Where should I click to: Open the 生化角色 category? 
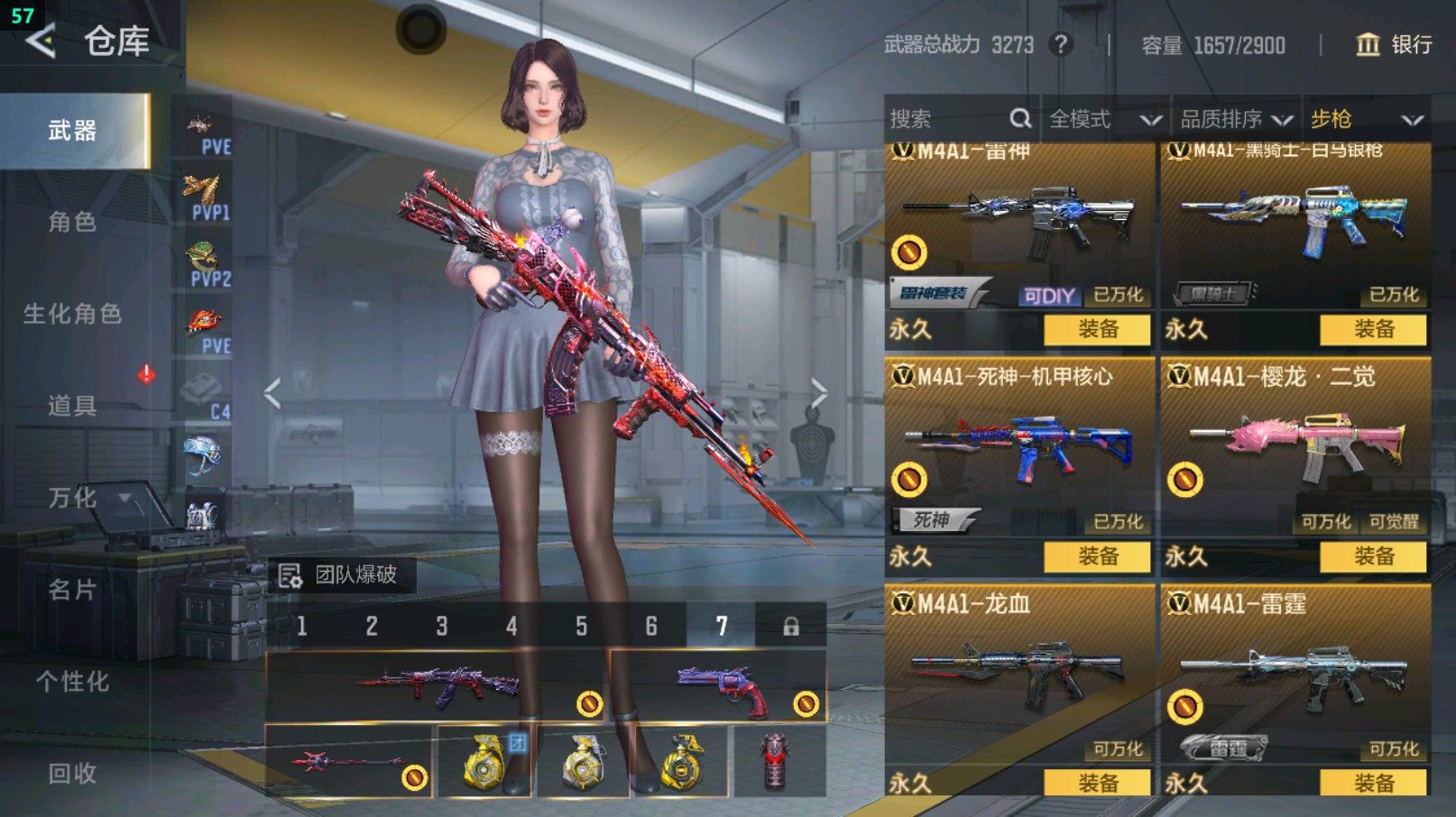pos(72,314)
